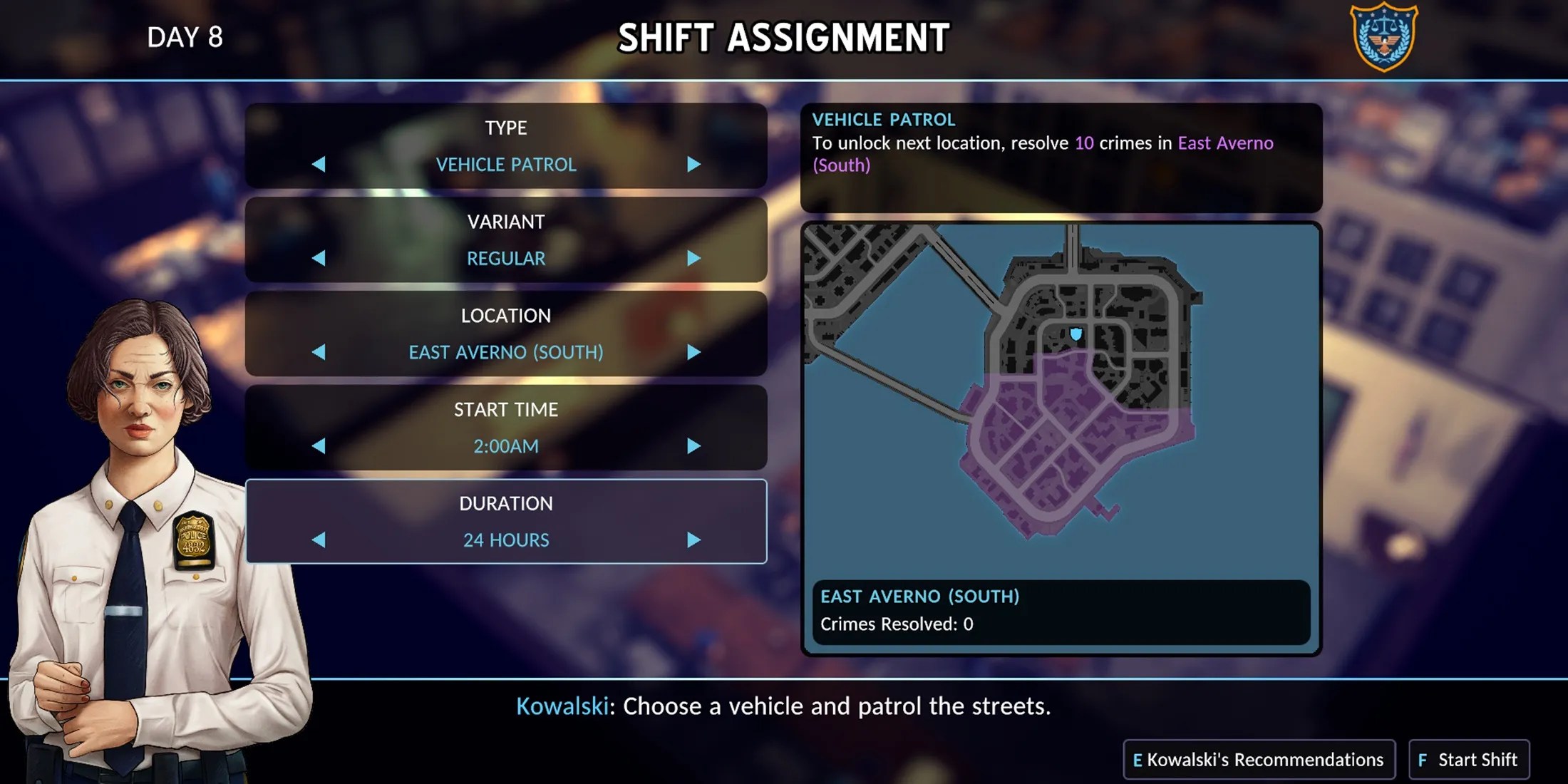This screenshot has width=1568, height=784.
Task: Select the next patrol Location
Action: [693, 352]
